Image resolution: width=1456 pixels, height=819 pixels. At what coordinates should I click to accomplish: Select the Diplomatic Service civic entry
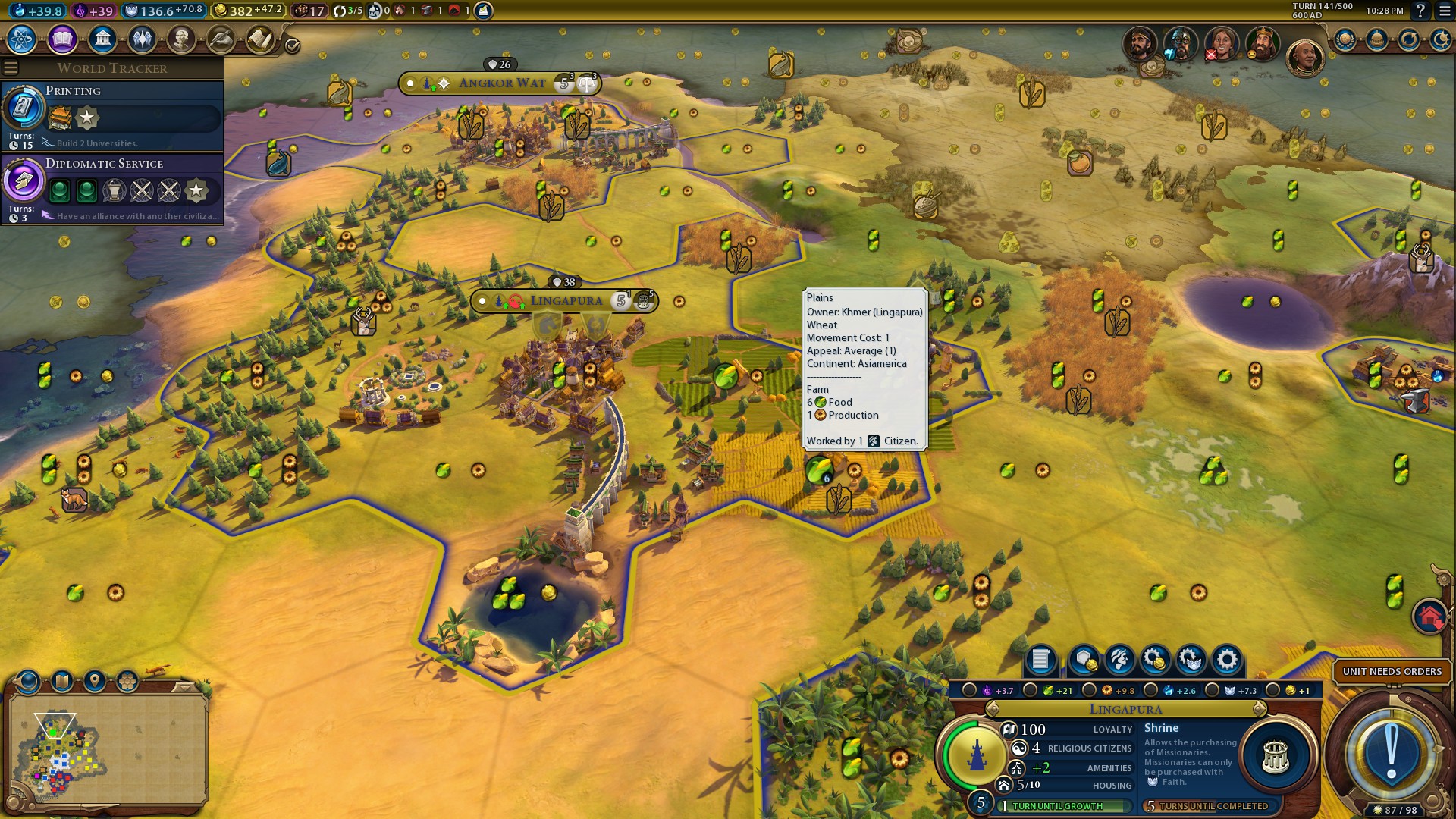112,189
